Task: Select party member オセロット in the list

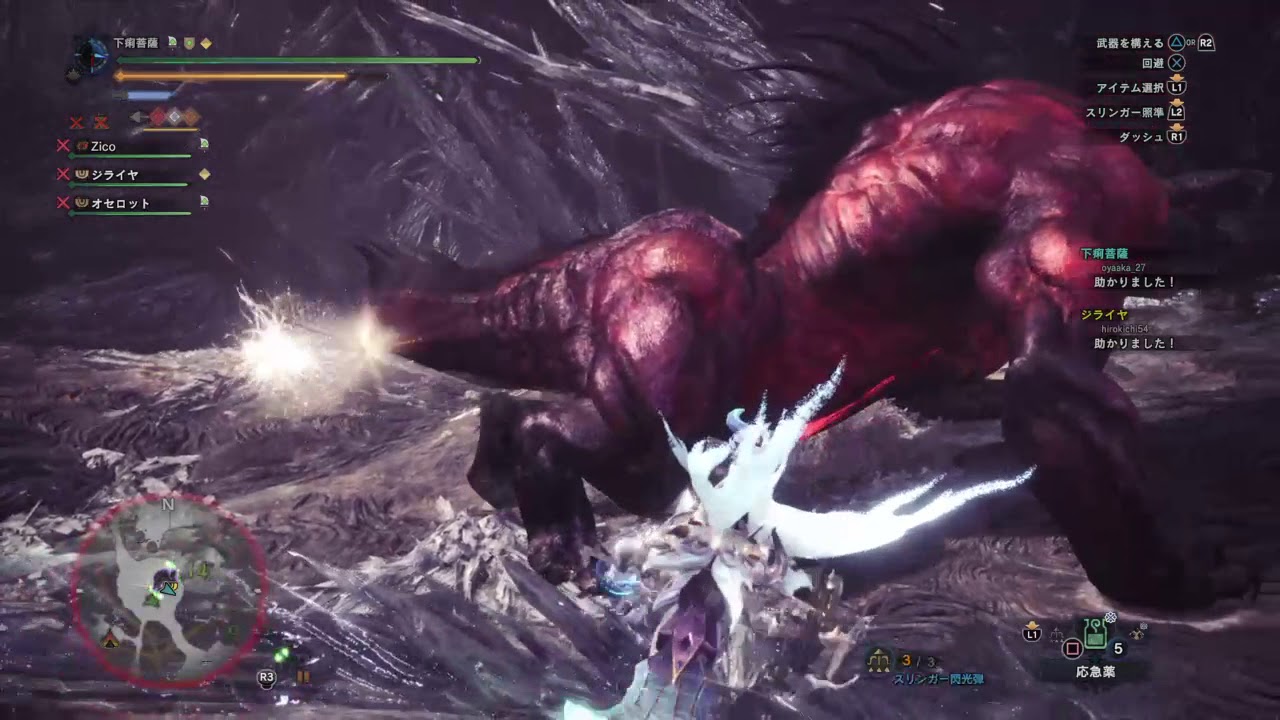Action: 120,204
